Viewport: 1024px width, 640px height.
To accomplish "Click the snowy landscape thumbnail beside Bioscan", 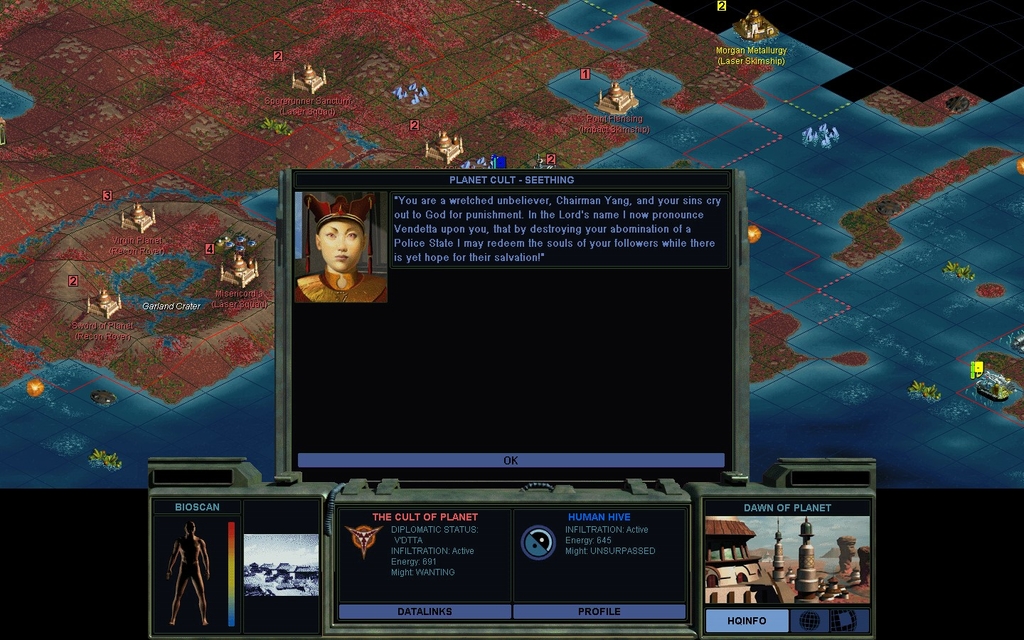I will (281, 565).
